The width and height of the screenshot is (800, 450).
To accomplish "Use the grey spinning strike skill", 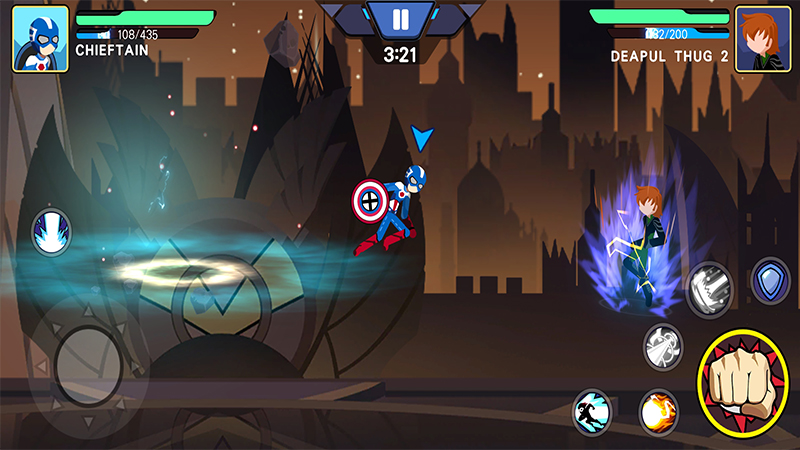I will (662, 344).
